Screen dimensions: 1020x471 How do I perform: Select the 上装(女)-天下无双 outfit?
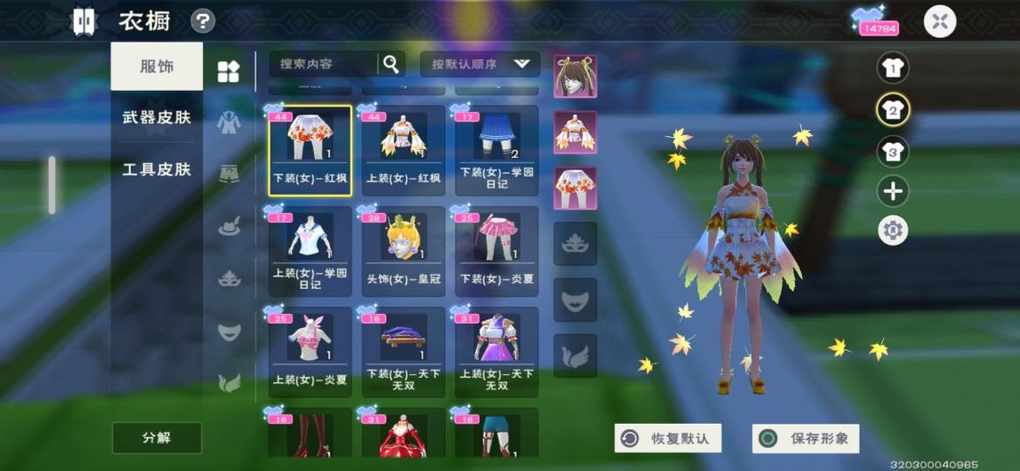pyautogui.click(x=496, y=350)
